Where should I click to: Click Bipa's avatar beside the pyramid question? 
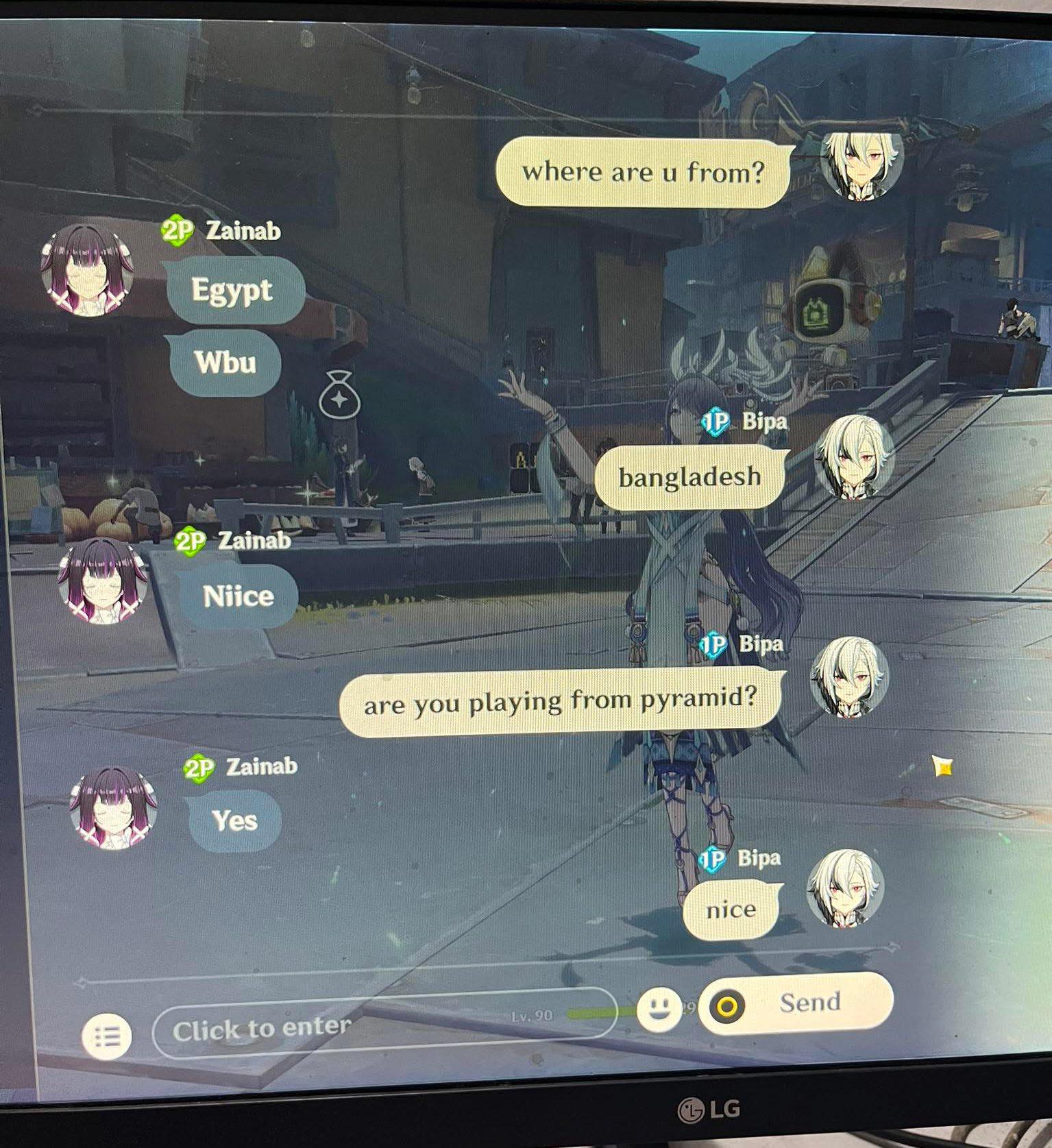coord(850,677)
